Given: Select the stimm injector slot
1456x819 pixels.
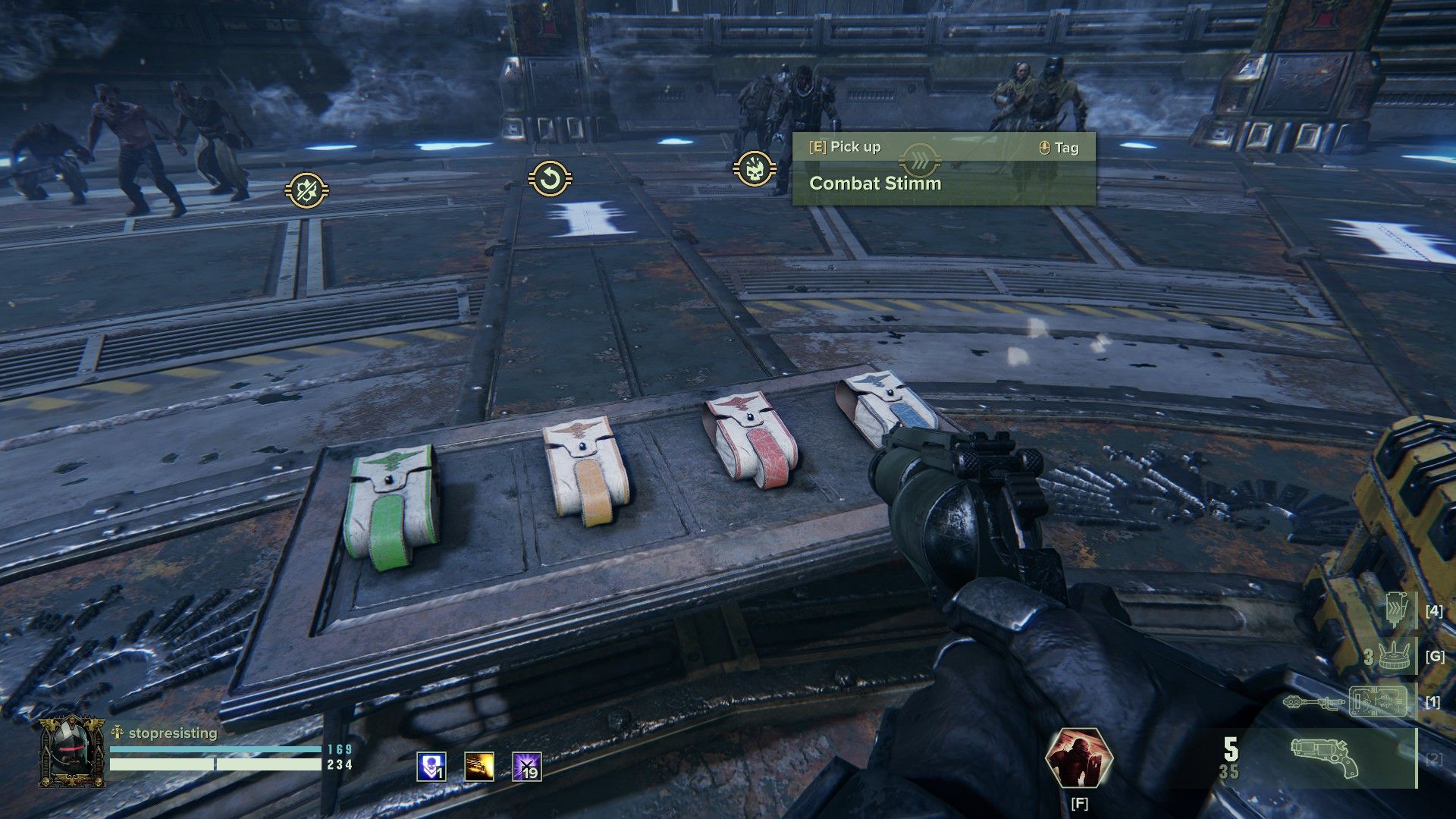Looking at the screenshot, I should click(x=1396, y=610).
